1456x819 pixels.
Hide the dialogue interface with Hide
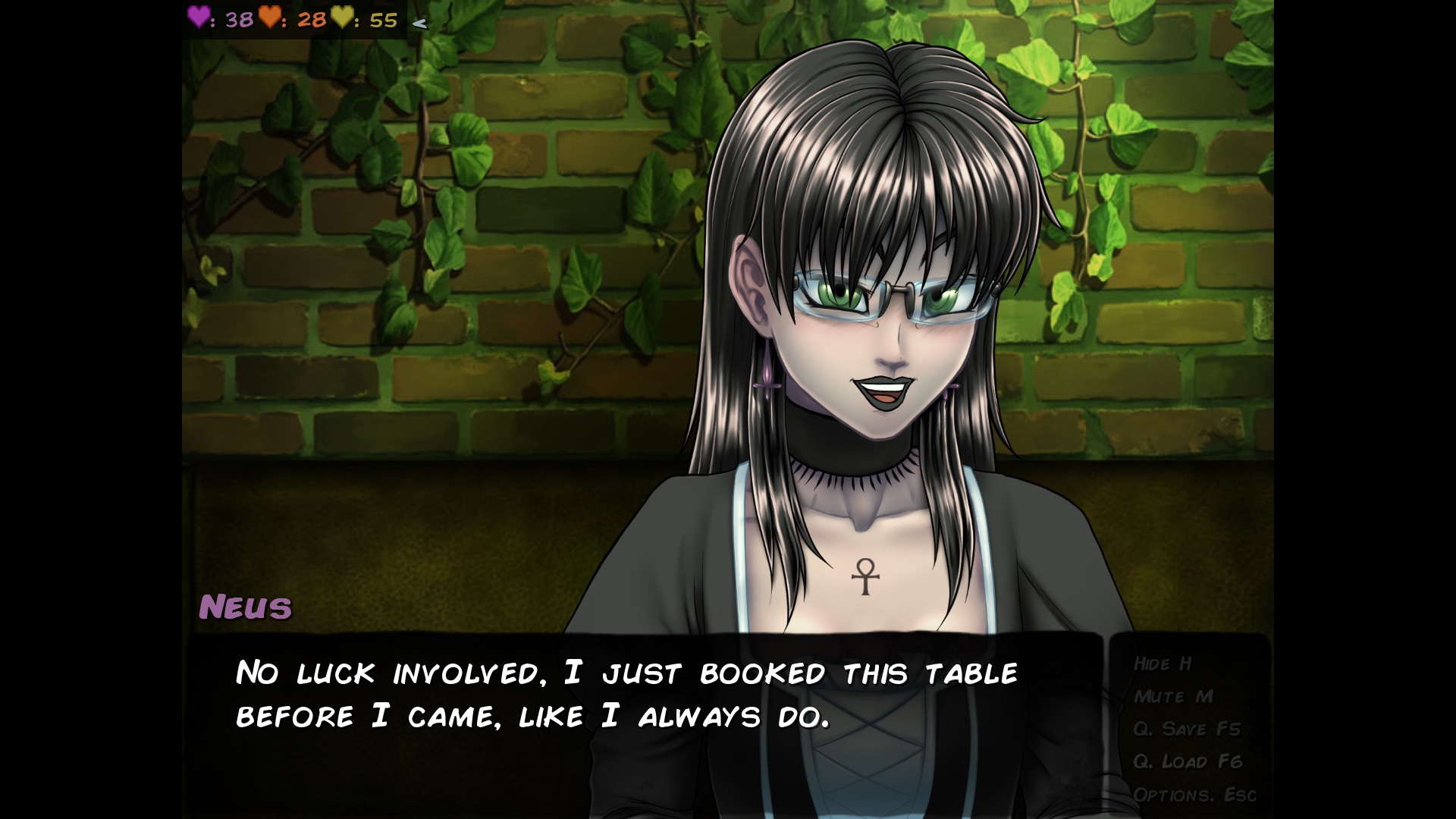click(1162, 664)
